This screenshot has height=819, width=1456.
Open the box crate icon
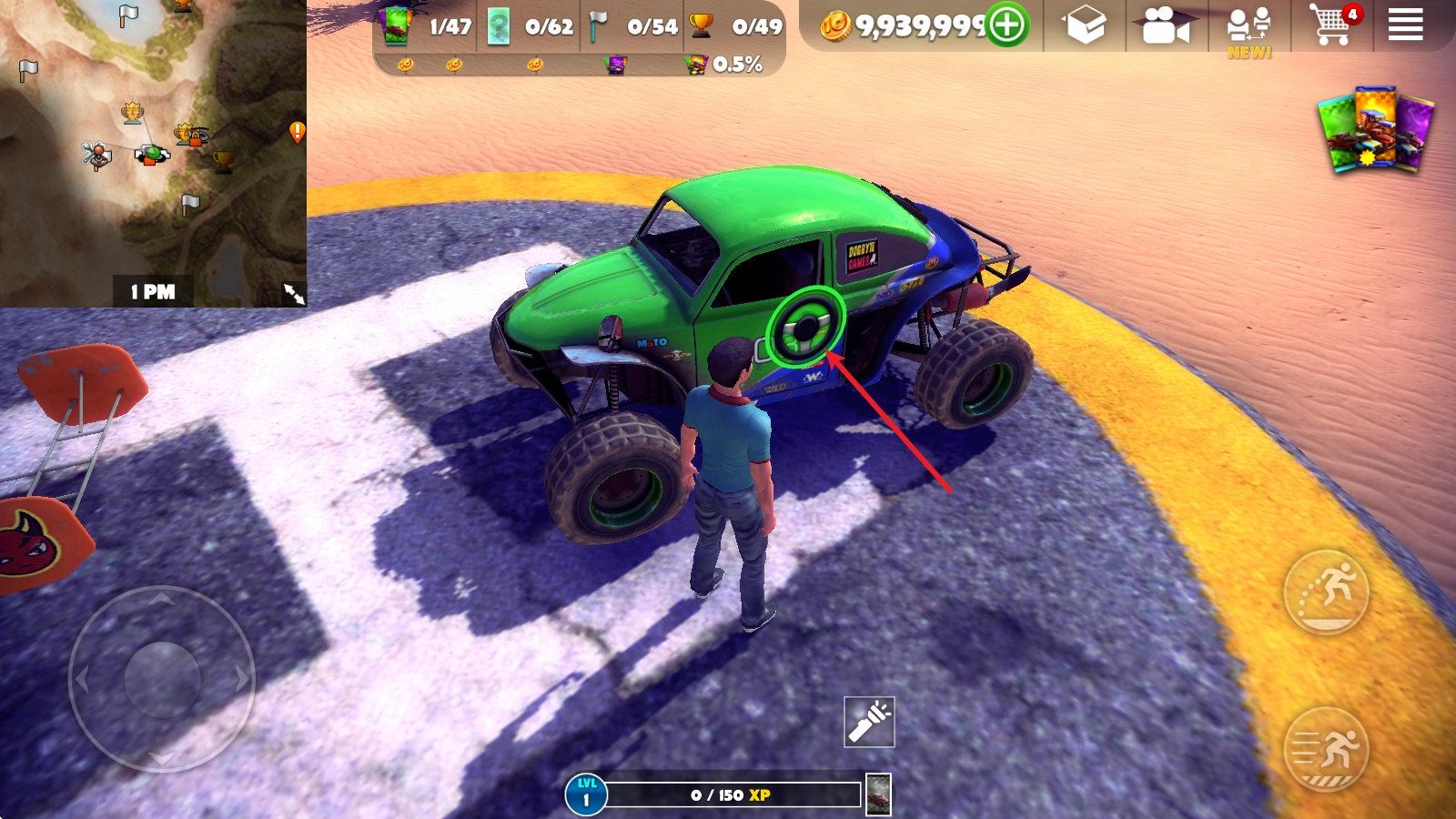pos(1086,25)
